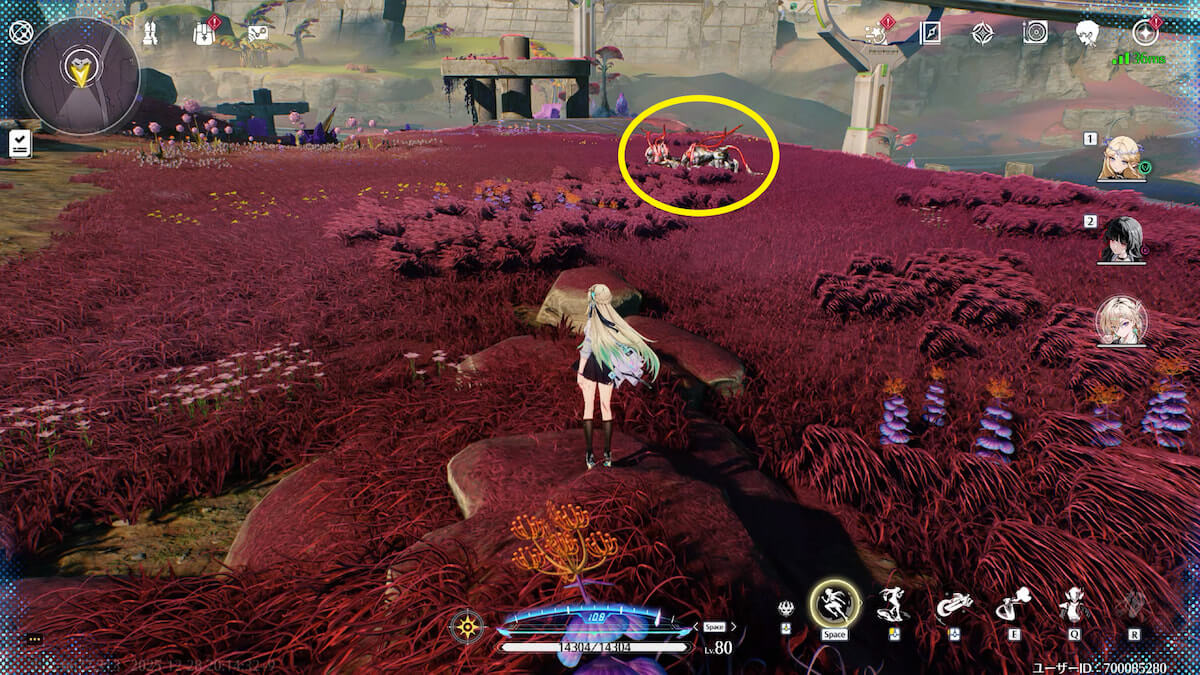Switch to blonde party member in slot 1

coord(1121,158)
